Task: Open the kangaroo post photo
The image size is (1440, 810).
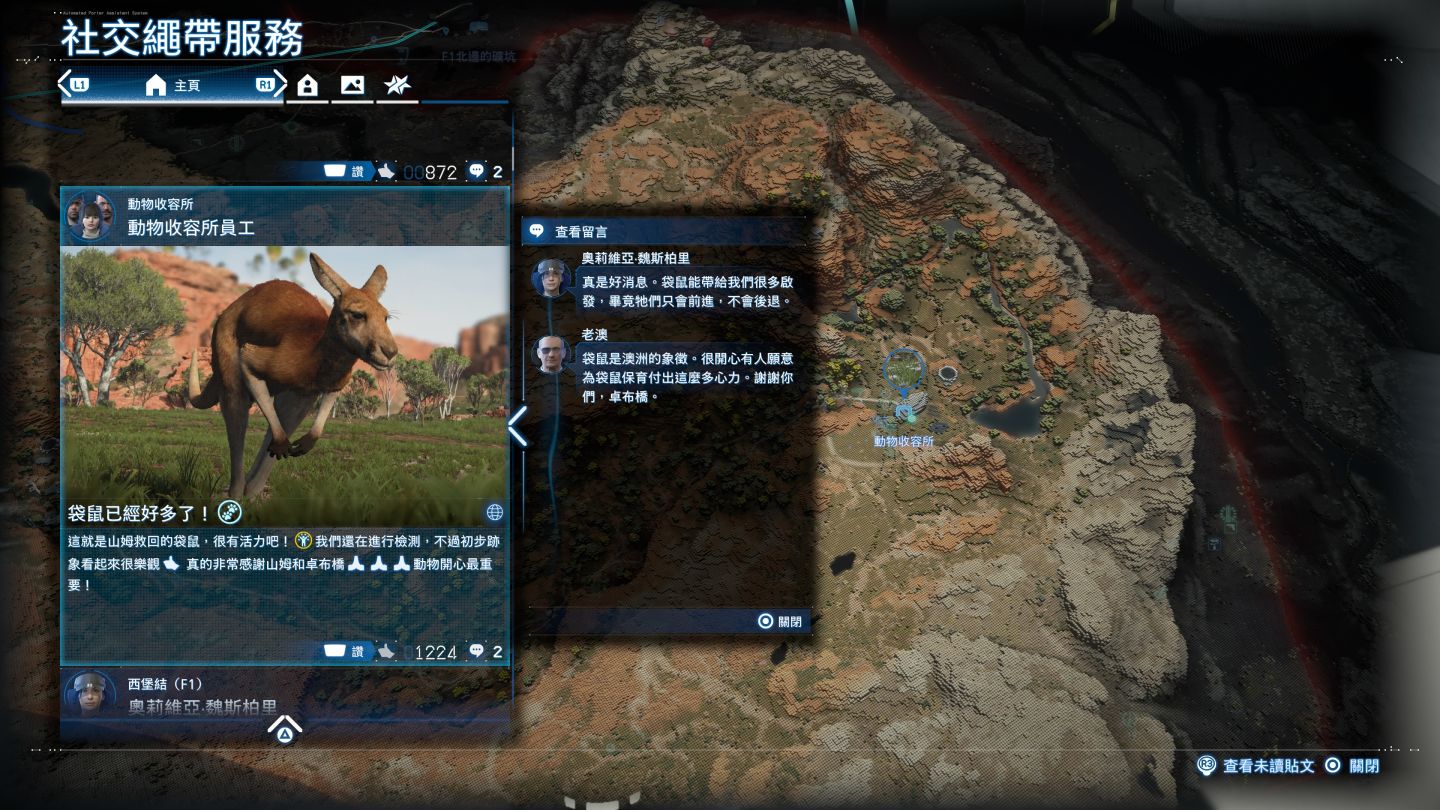Action: pos(285,372)
